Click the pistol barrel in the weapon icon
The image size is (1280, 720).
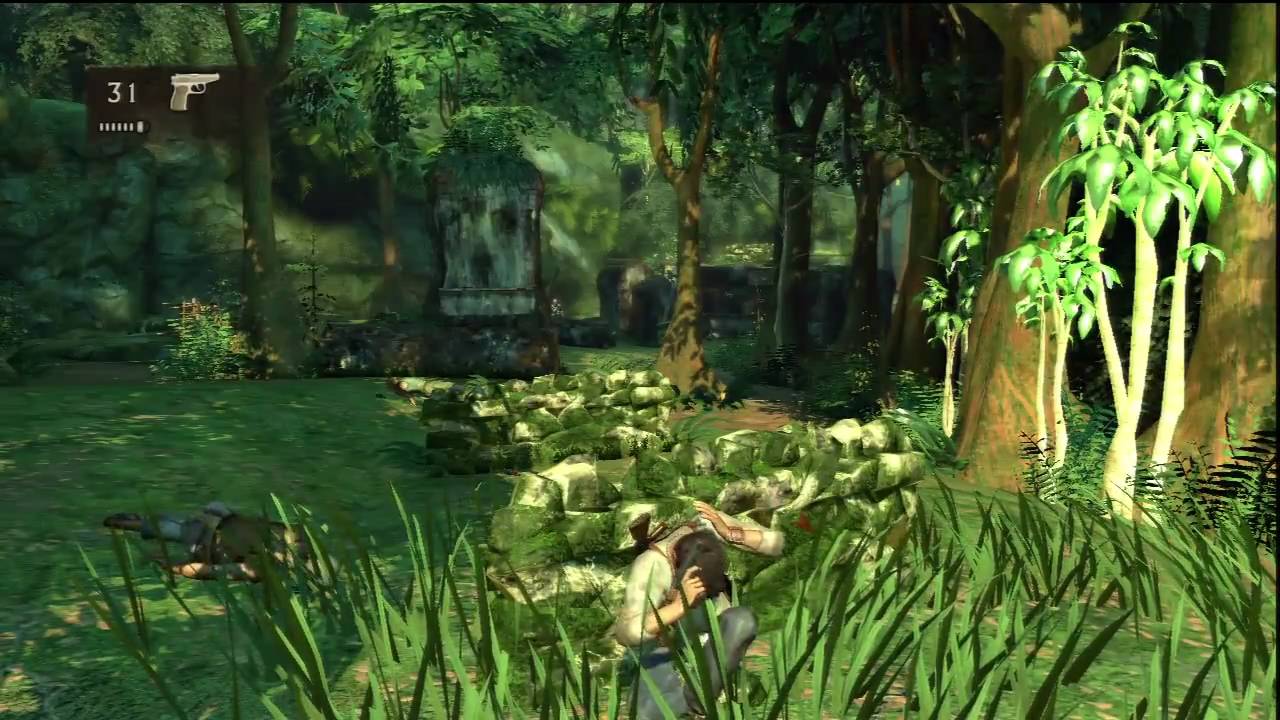212,77
